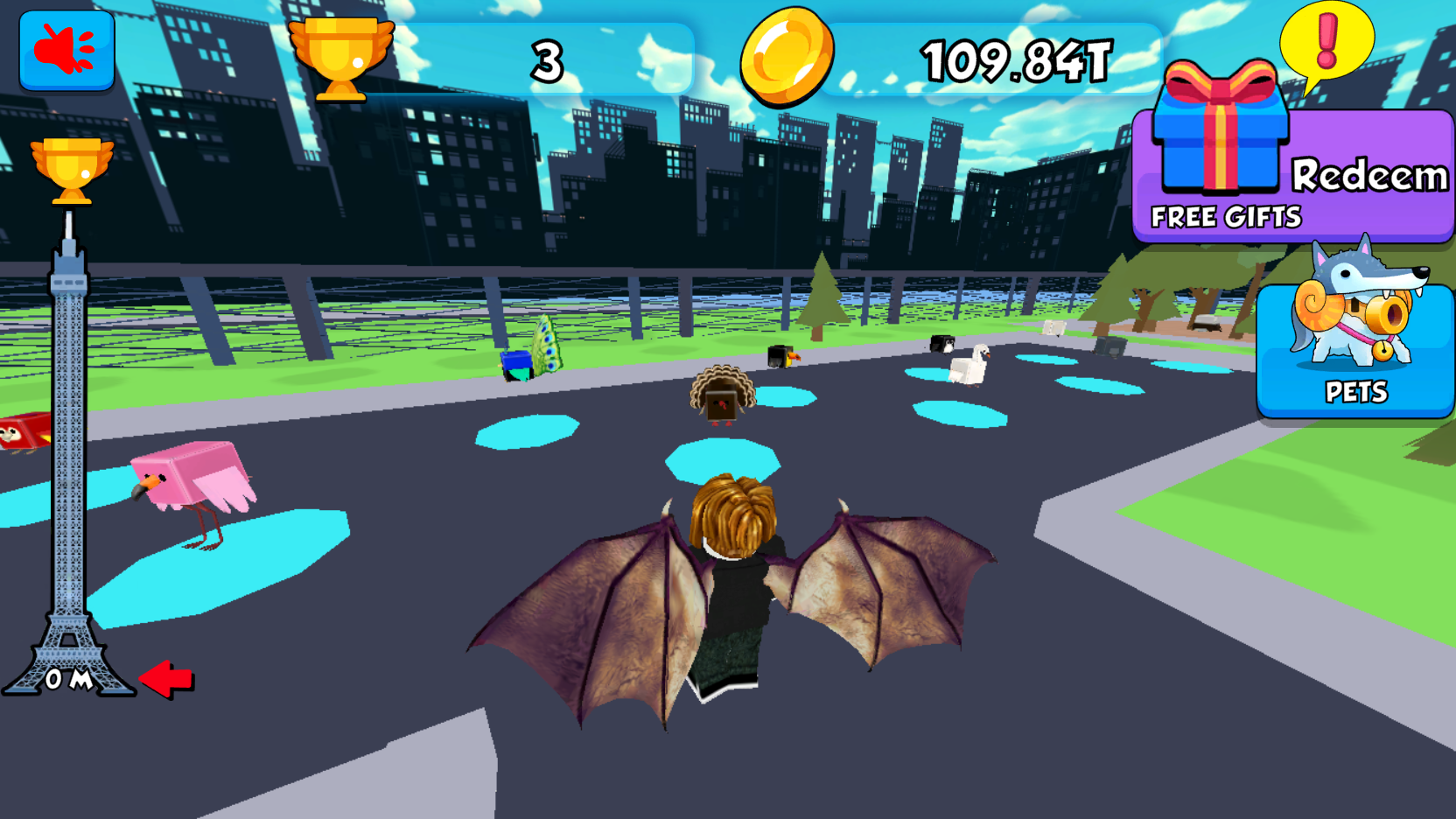
Task: Mute the game sound via speaker icon
Action: (x=66, y=50)
